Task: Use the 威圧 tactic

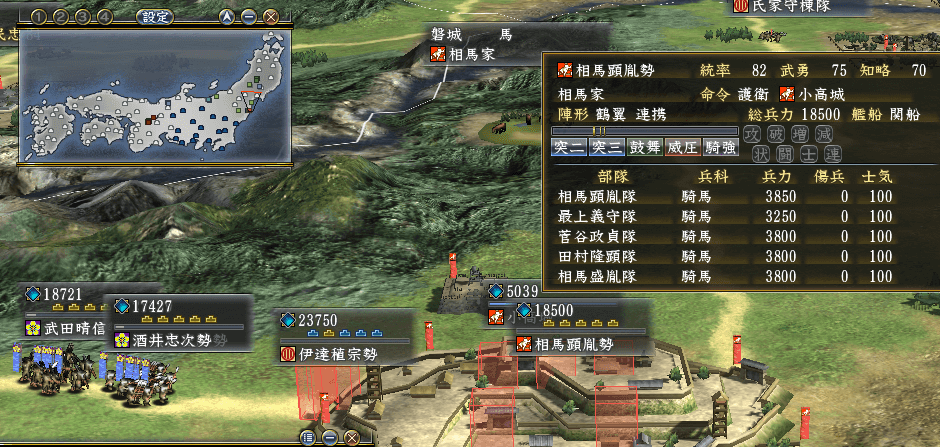Action: [682, 148]
